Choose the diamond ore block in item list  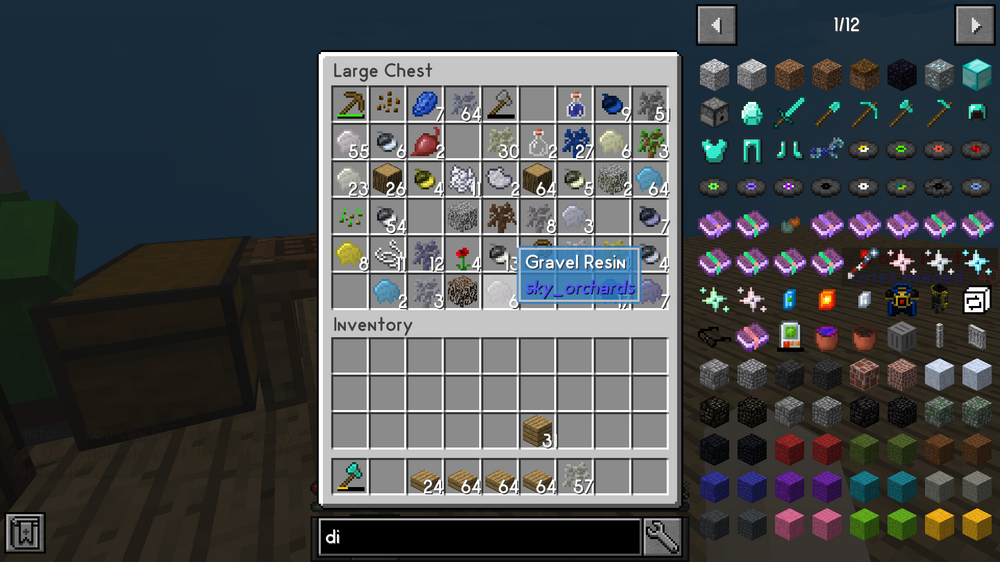pos(939,74)
